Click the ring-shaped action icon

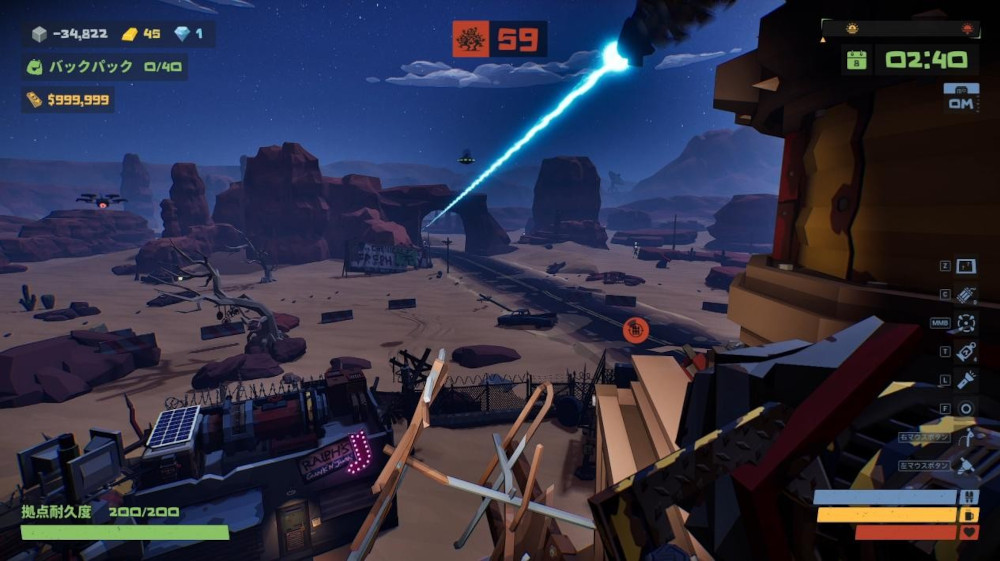point(965,408)
